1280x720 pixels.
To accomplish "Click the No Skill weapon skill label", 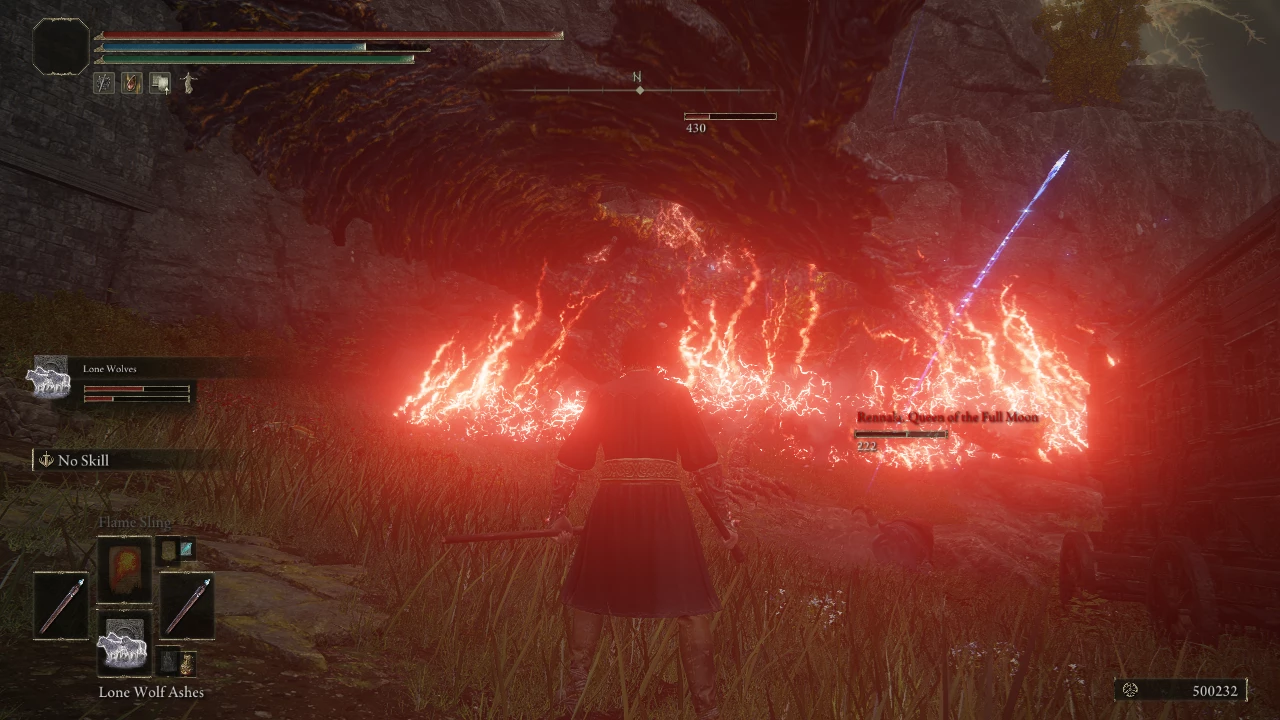I will click(x=83, y=460).
